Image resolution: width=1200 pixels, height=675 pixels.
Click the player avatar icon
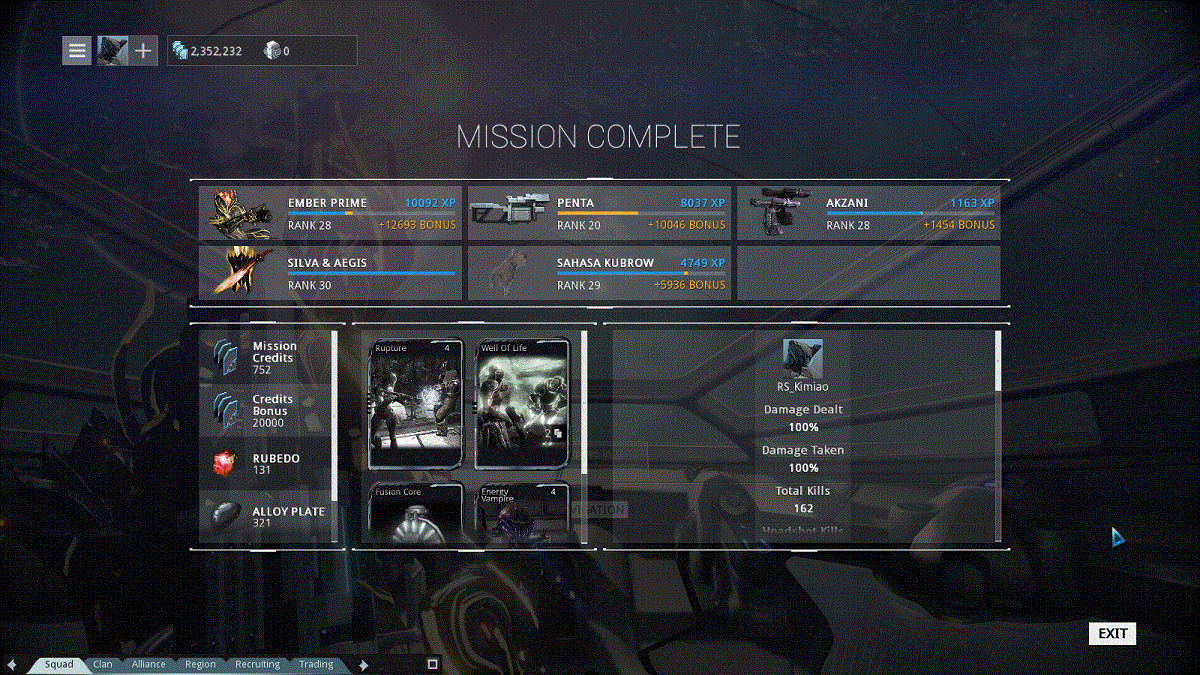point(112,50)
